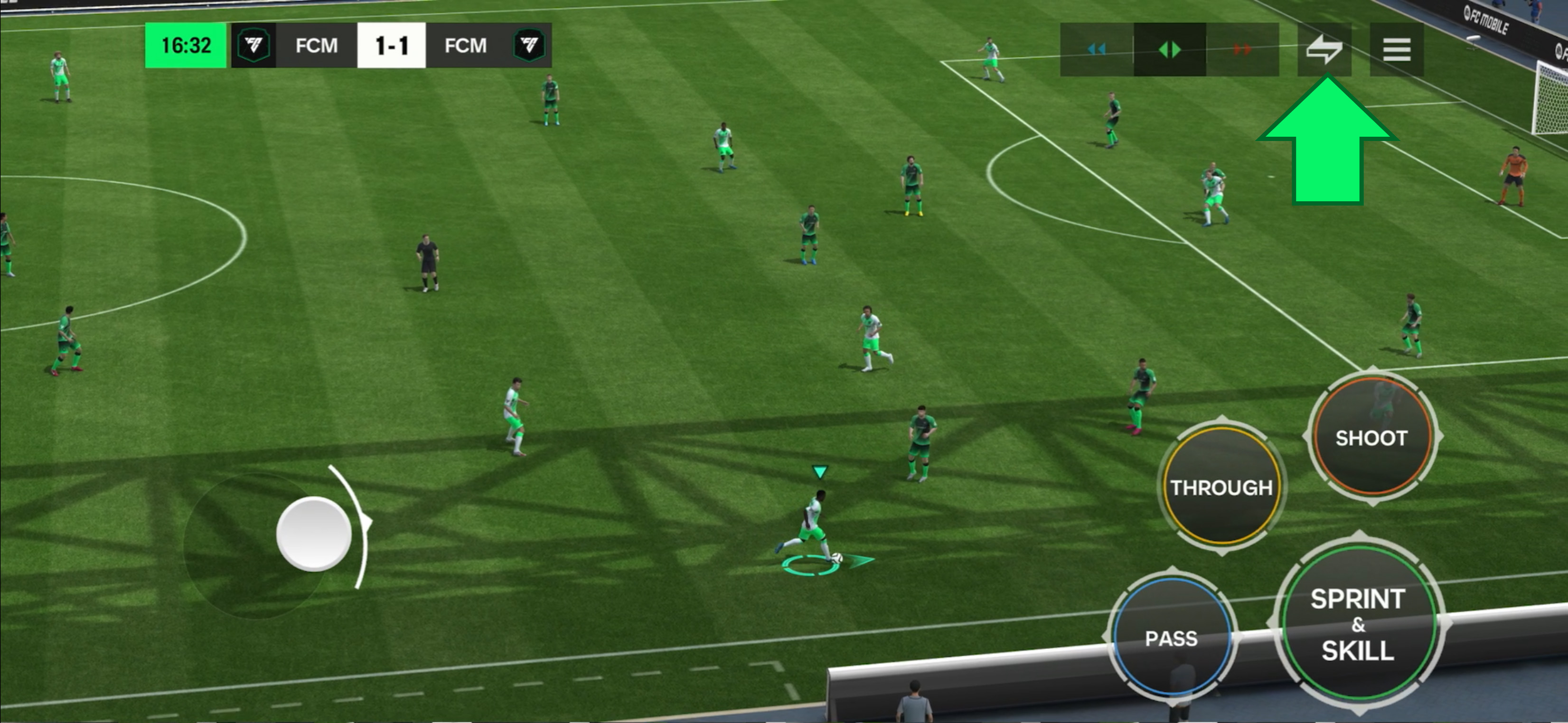The image size is (1568, 723).
Task: Tap the THROUGH pass button
Action: click(x=1221, y=488)
